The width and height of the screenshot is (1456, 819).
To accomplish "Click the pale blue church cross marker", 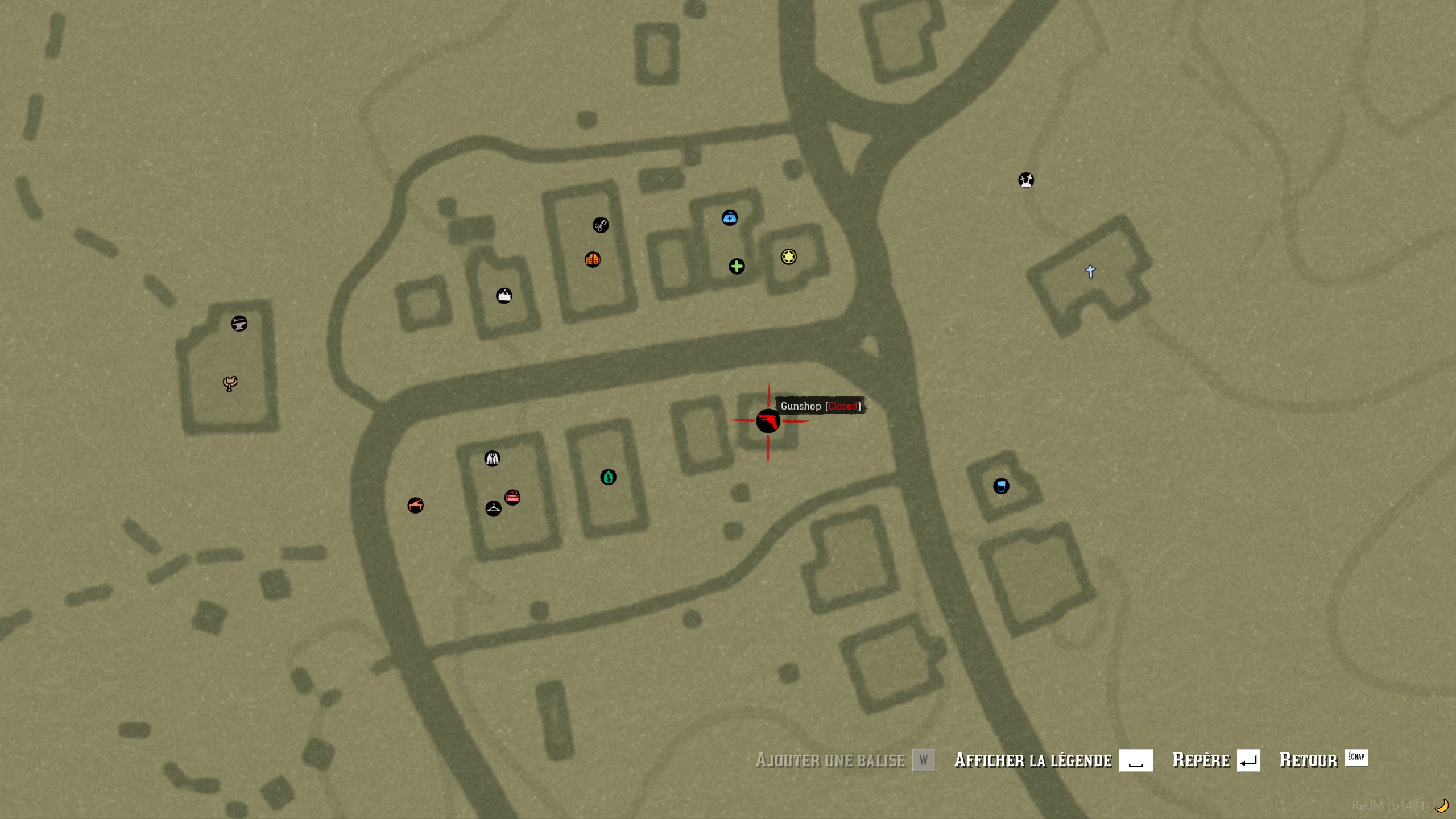I will [x=1090, y=272].
